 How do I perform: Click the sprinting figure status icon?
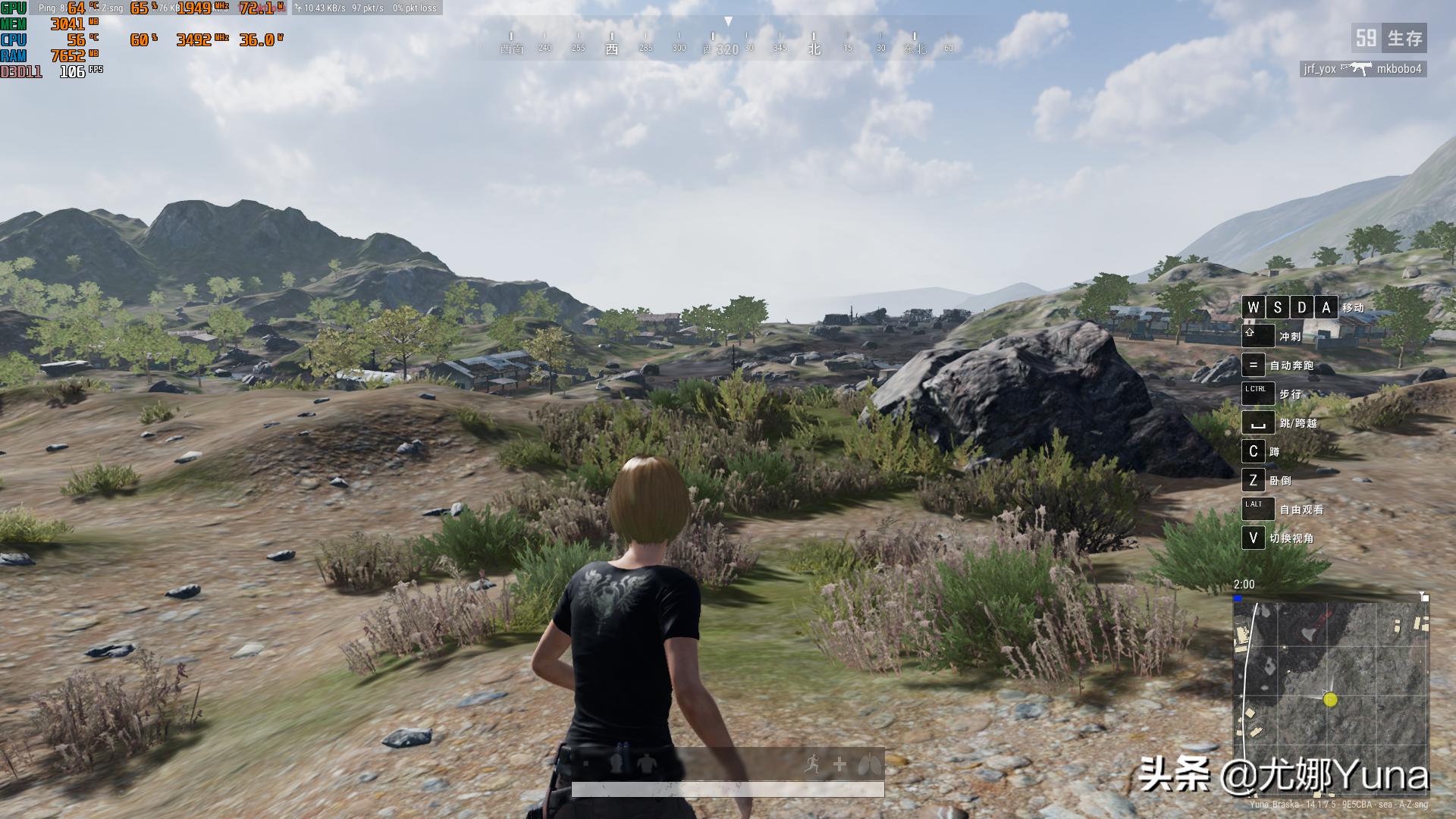click(813, 764)
